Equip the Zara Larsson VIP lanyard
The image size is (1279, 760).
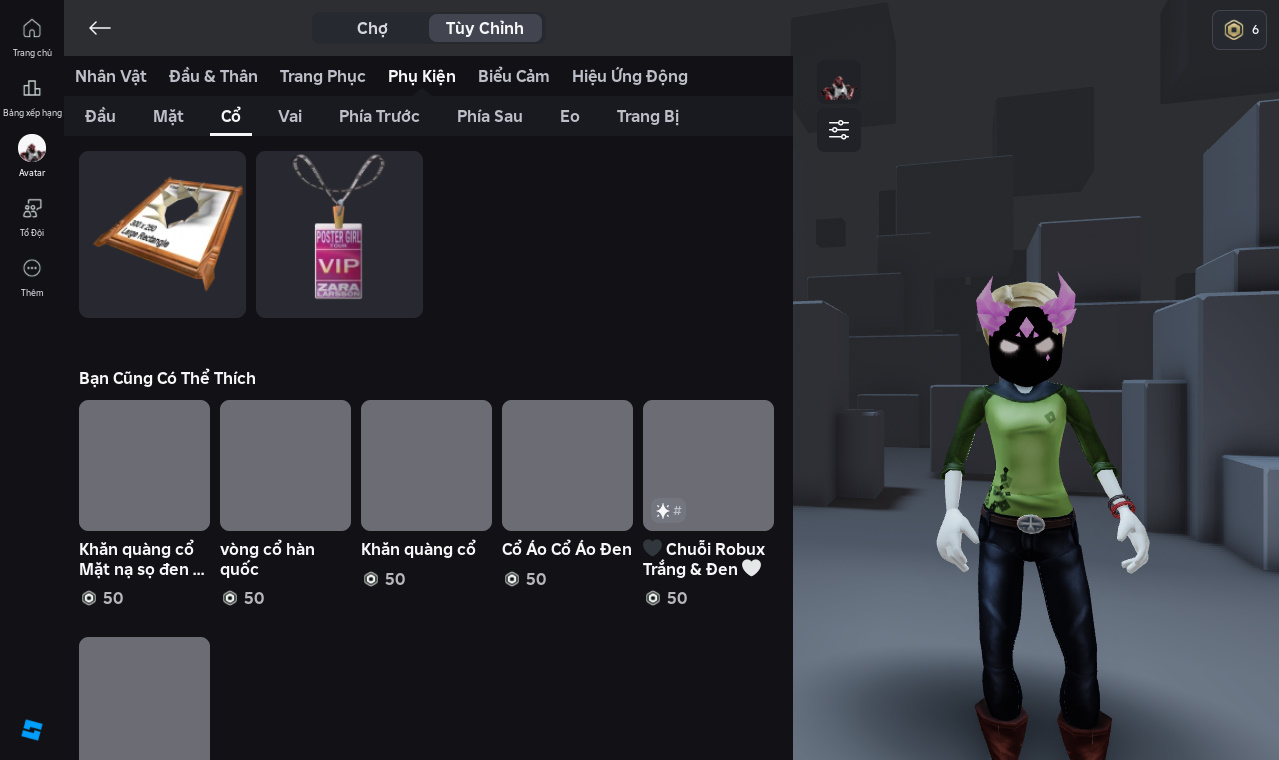tap(339, 234)
